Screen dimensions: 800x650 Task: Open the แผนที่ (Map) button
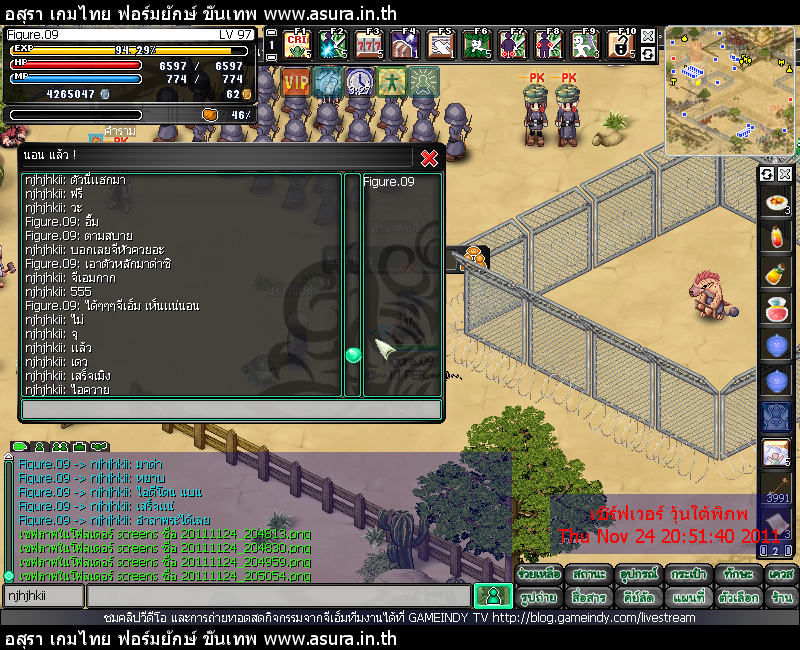(x=689, y=597)
